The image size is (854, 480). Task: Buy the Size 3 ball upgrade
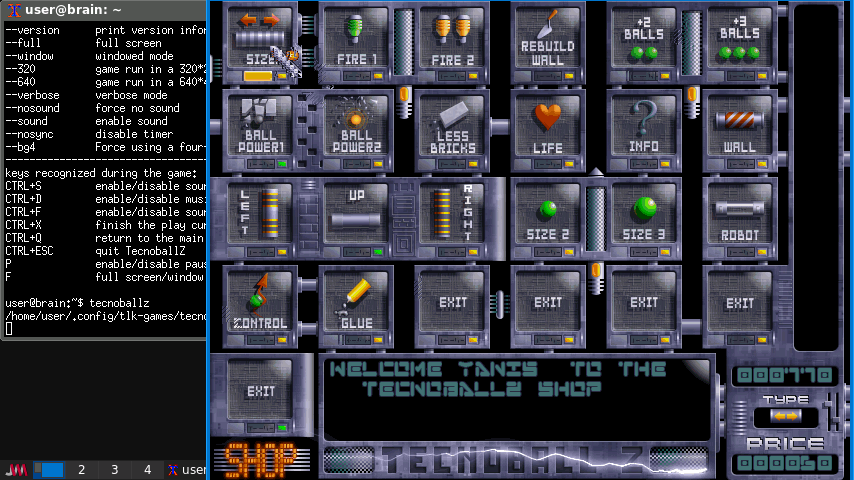click(644, 216)
